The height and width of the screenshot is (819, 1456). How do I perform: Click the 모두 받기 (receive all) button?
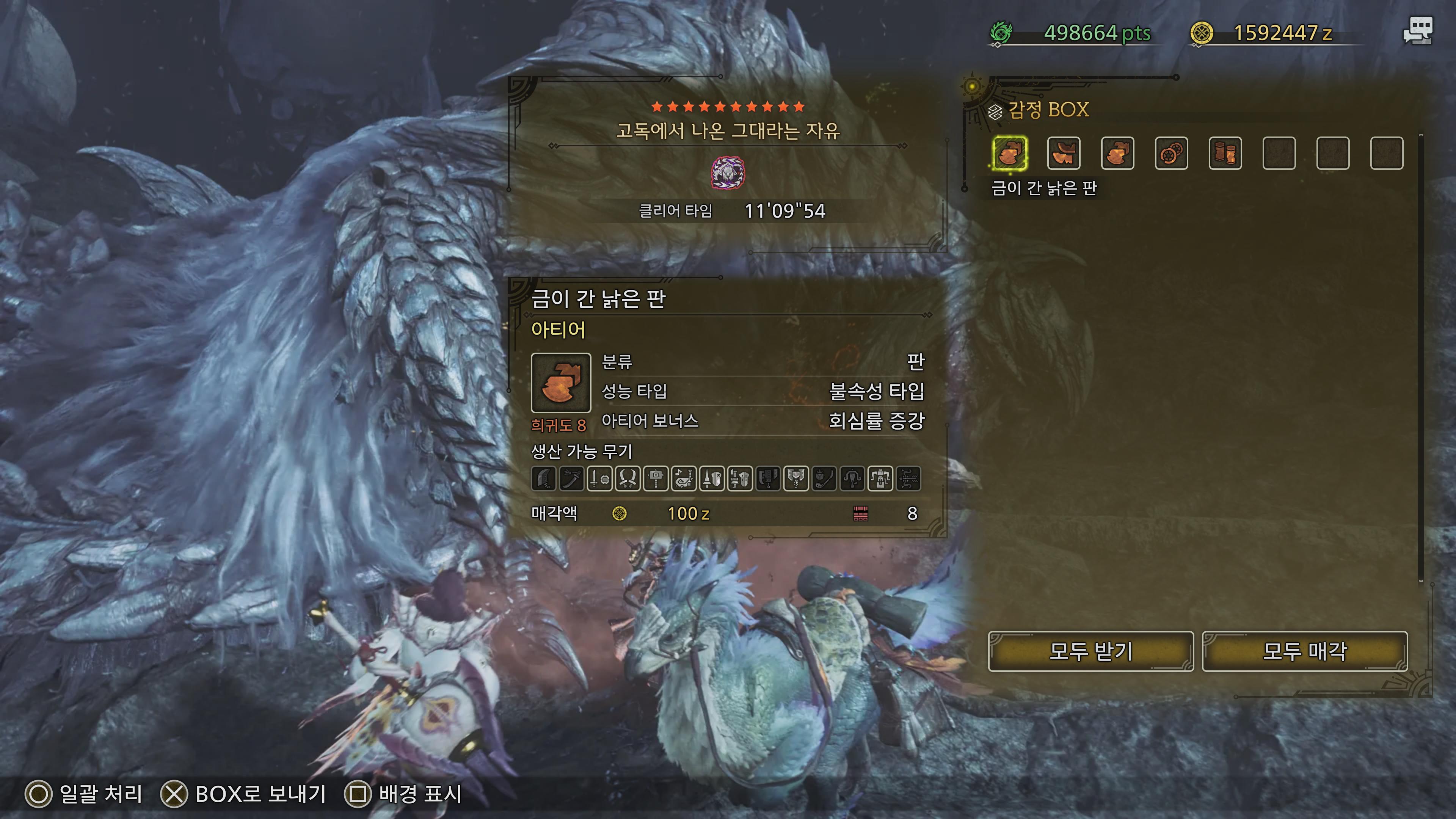[1090, 651]
